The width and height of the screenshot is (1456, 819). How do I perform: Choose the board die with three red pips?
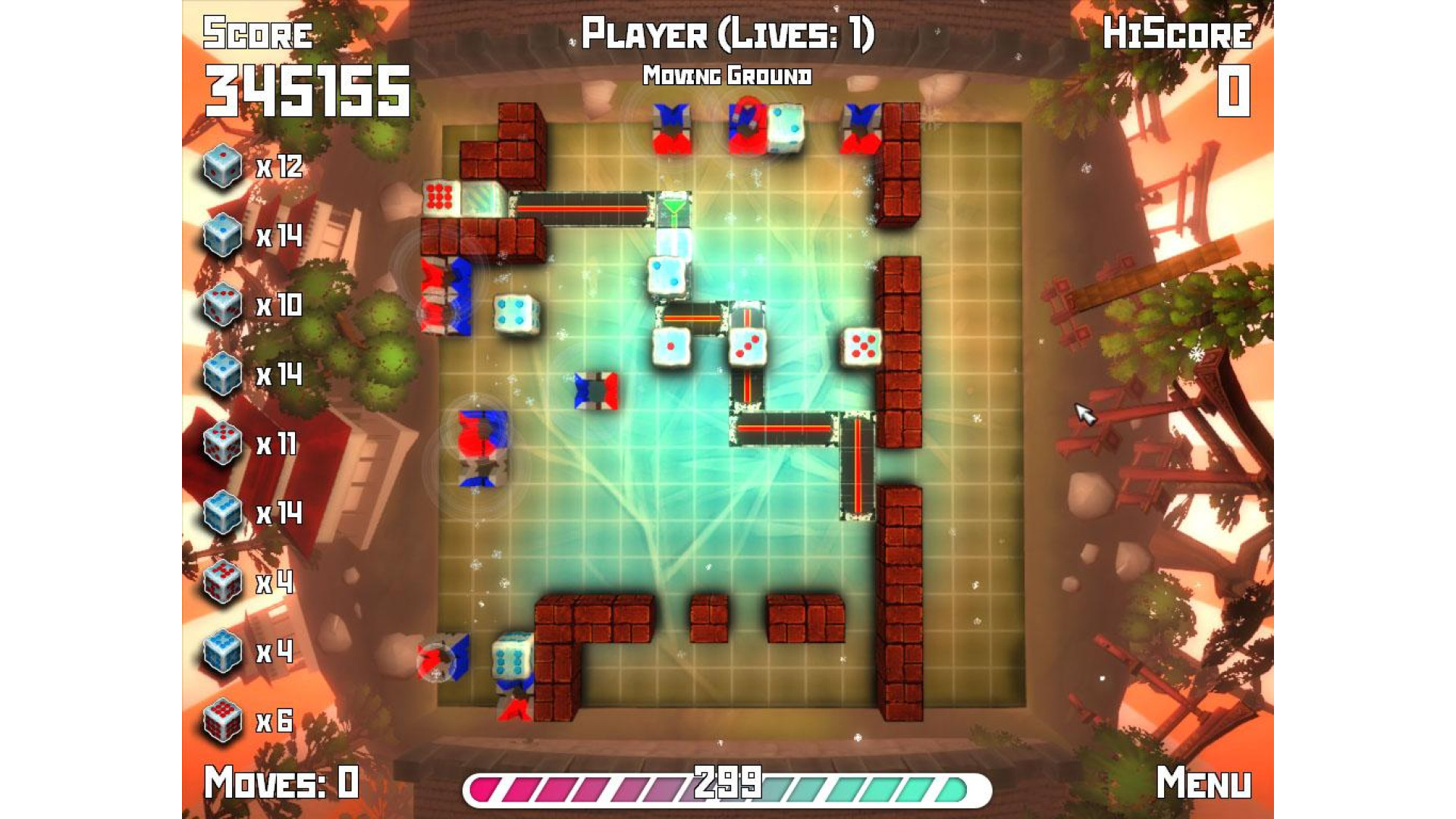(748, 347)
